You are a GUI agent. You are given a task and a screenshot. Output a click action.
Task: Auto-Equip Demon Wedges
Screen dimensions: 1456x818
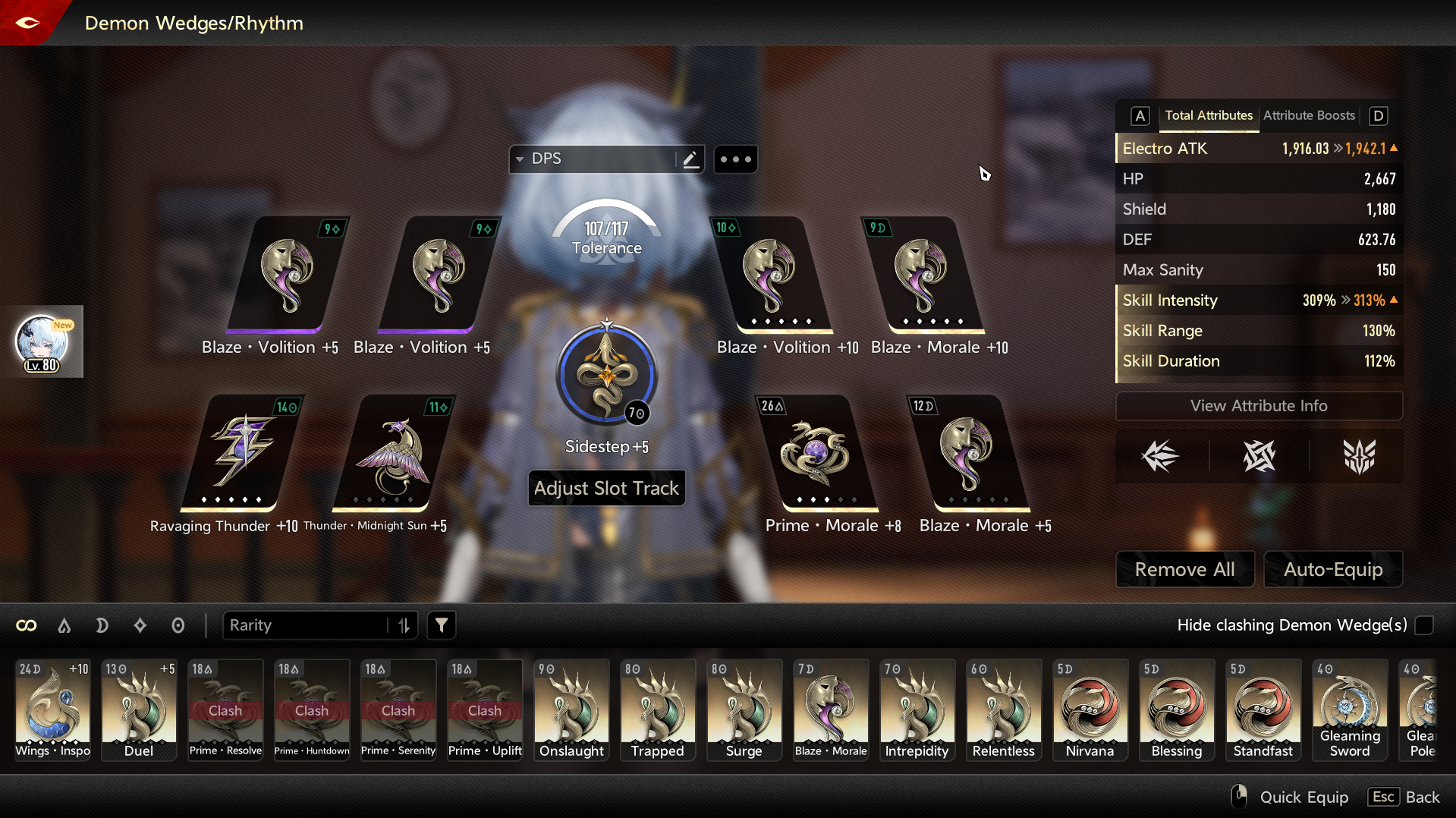click(1332, 569)
